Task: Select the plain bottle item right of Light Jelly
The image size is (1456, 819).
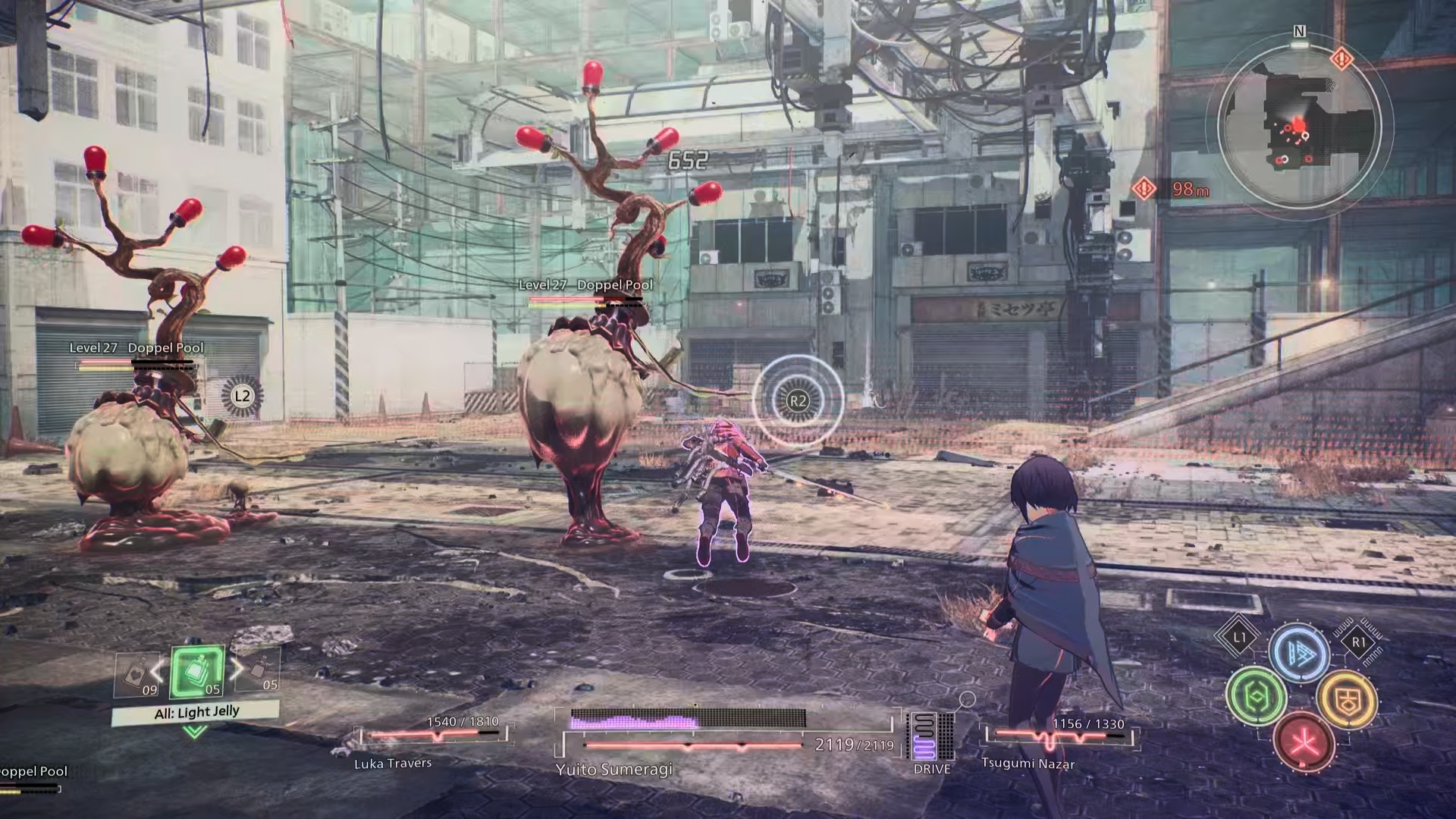Action: [x=260, y=671]
